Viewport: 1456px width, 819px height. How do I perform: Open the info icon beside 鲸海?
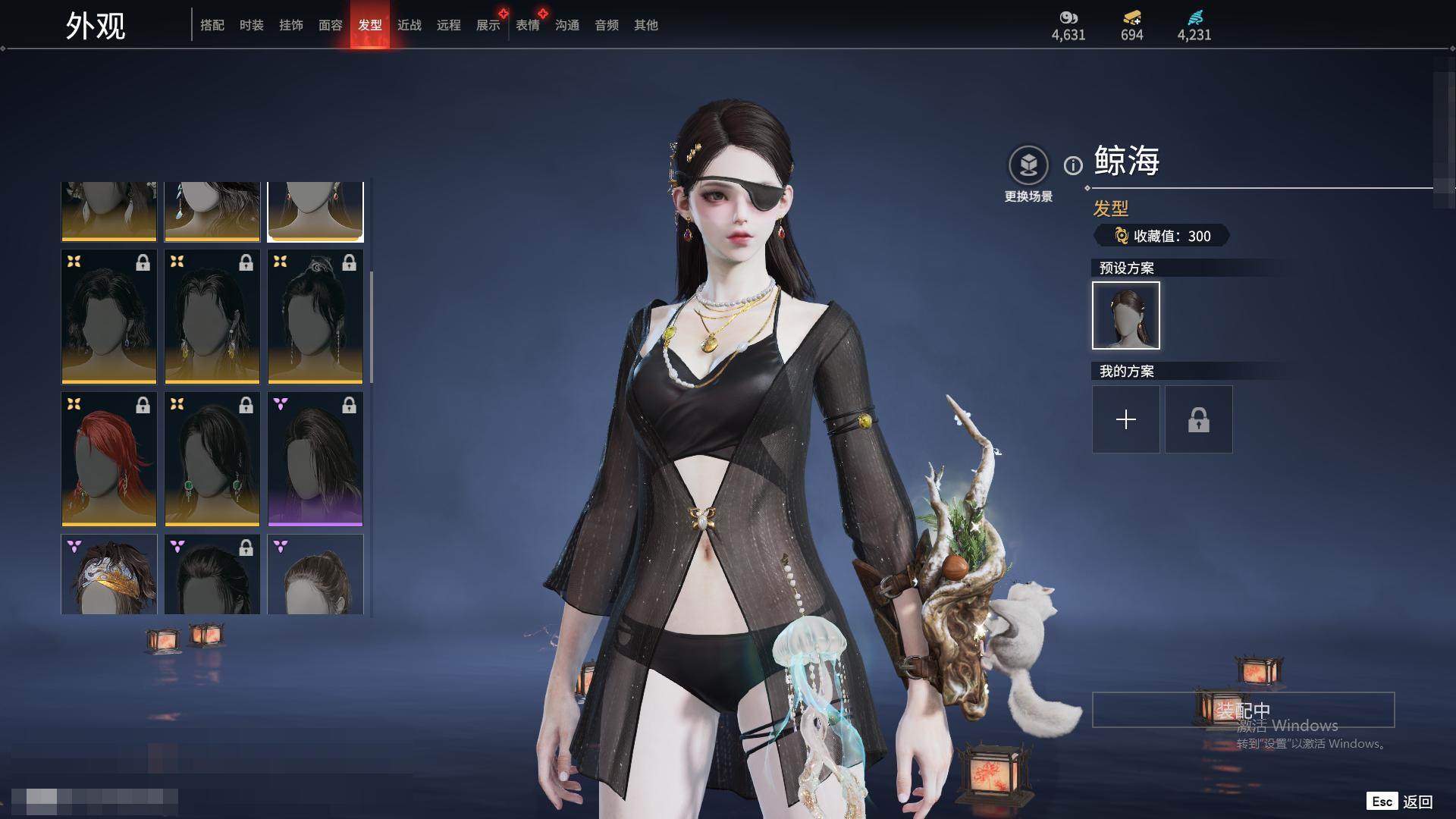pos(1073,165)
